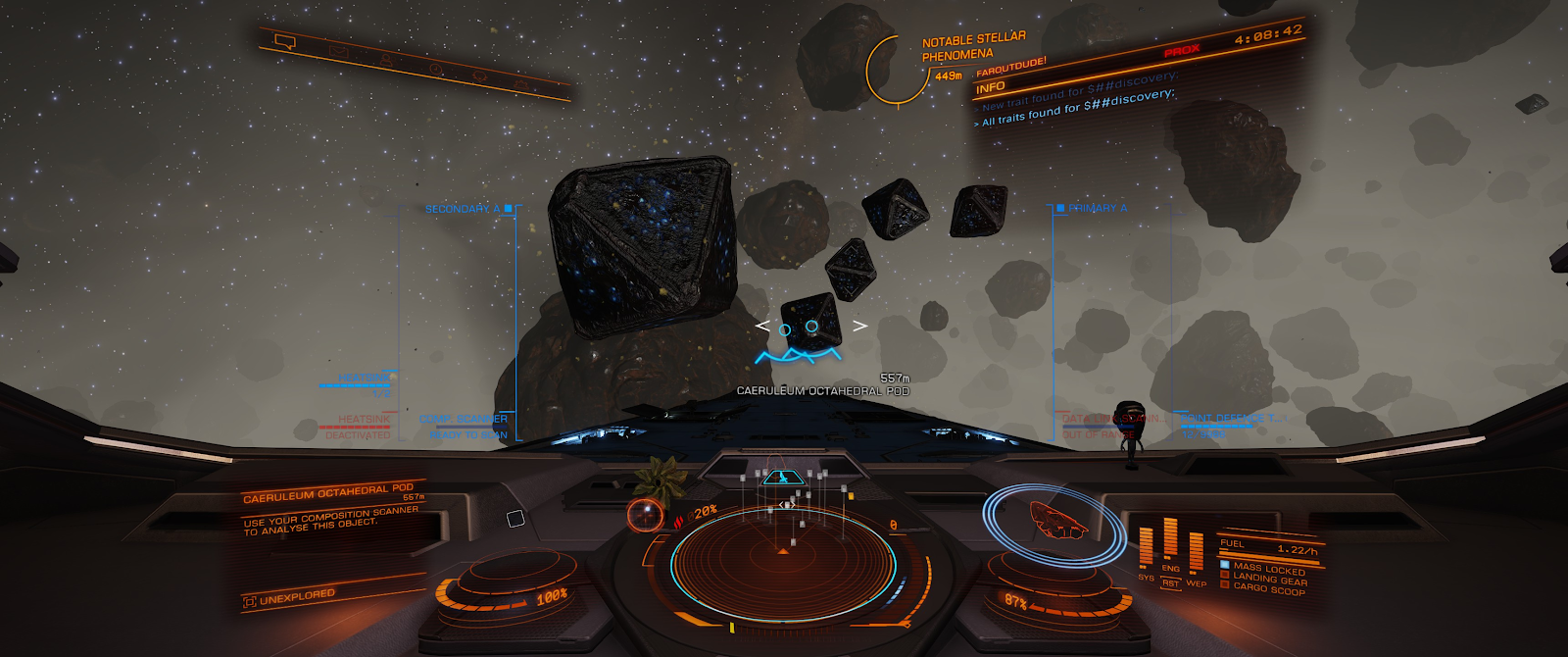Image resolution: width=1568 pixels, height=657 pixels.
Task: Click the Caeruleum Octahedral Pod target info panel
Action: click(333, 510)
